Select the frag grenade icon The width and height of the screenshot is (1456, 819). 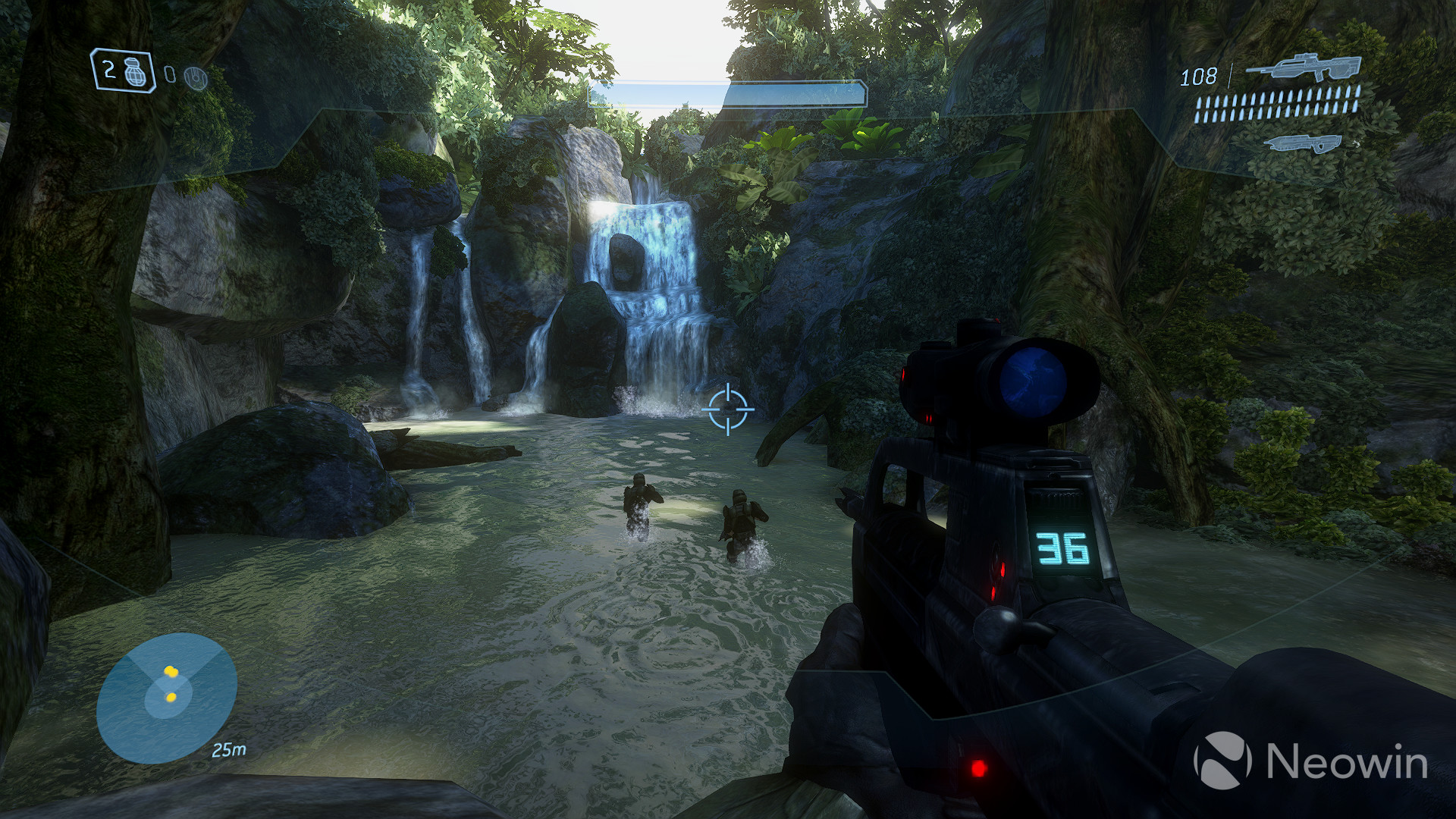[135, 74]
